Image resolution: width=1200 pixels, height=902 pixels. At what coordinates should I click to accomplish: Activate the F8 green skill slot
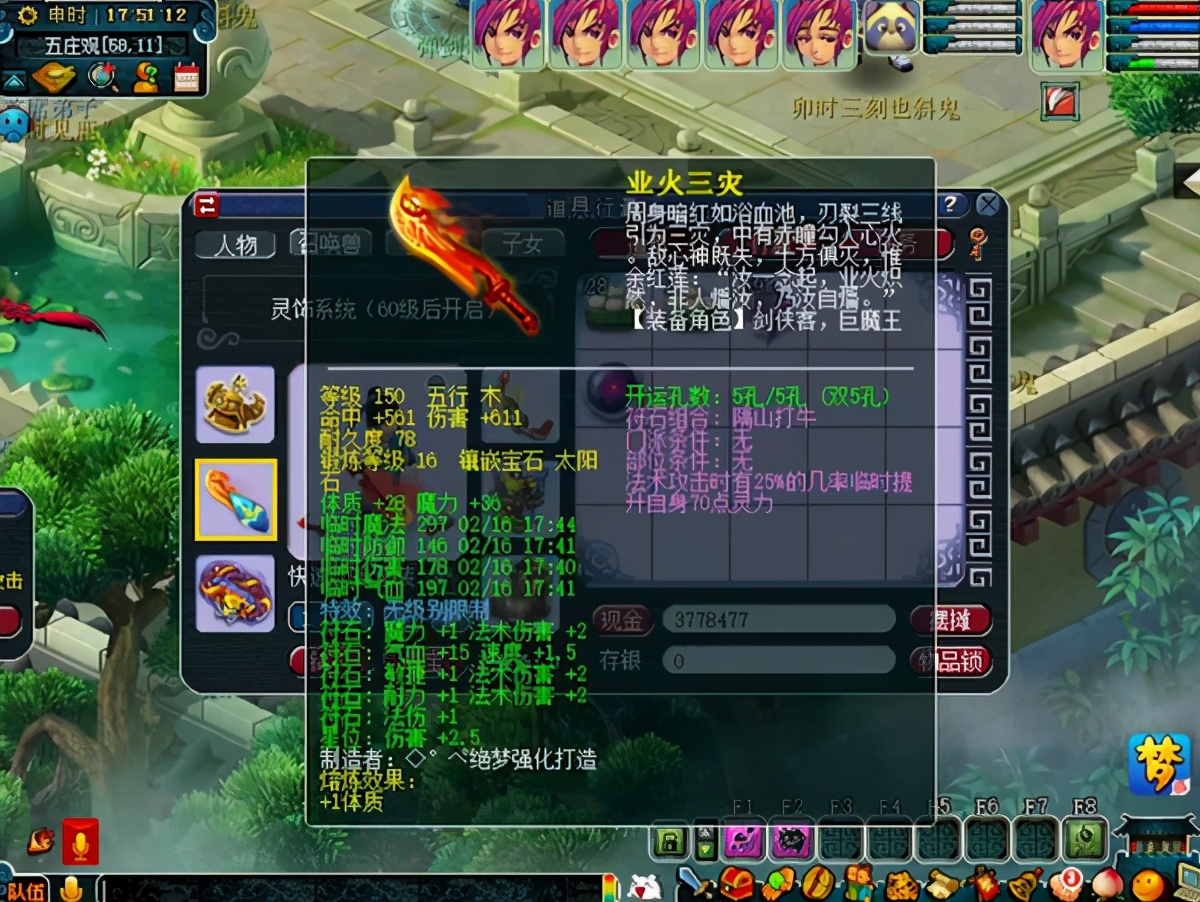pos(1083,840)
